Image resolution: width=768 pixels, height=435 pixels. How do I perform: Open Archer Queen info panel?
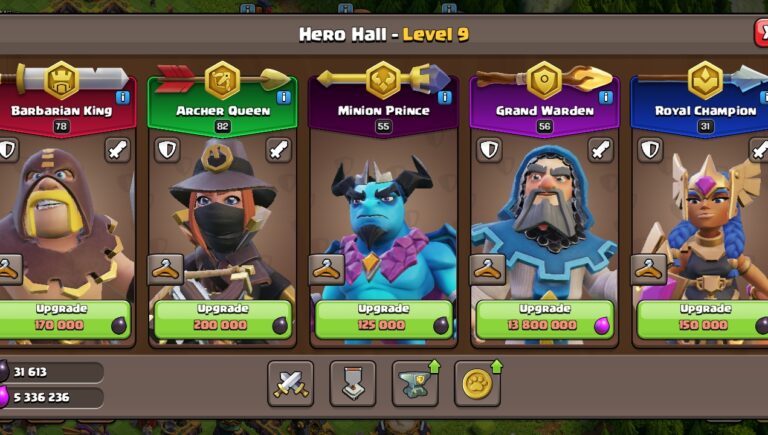283,97
